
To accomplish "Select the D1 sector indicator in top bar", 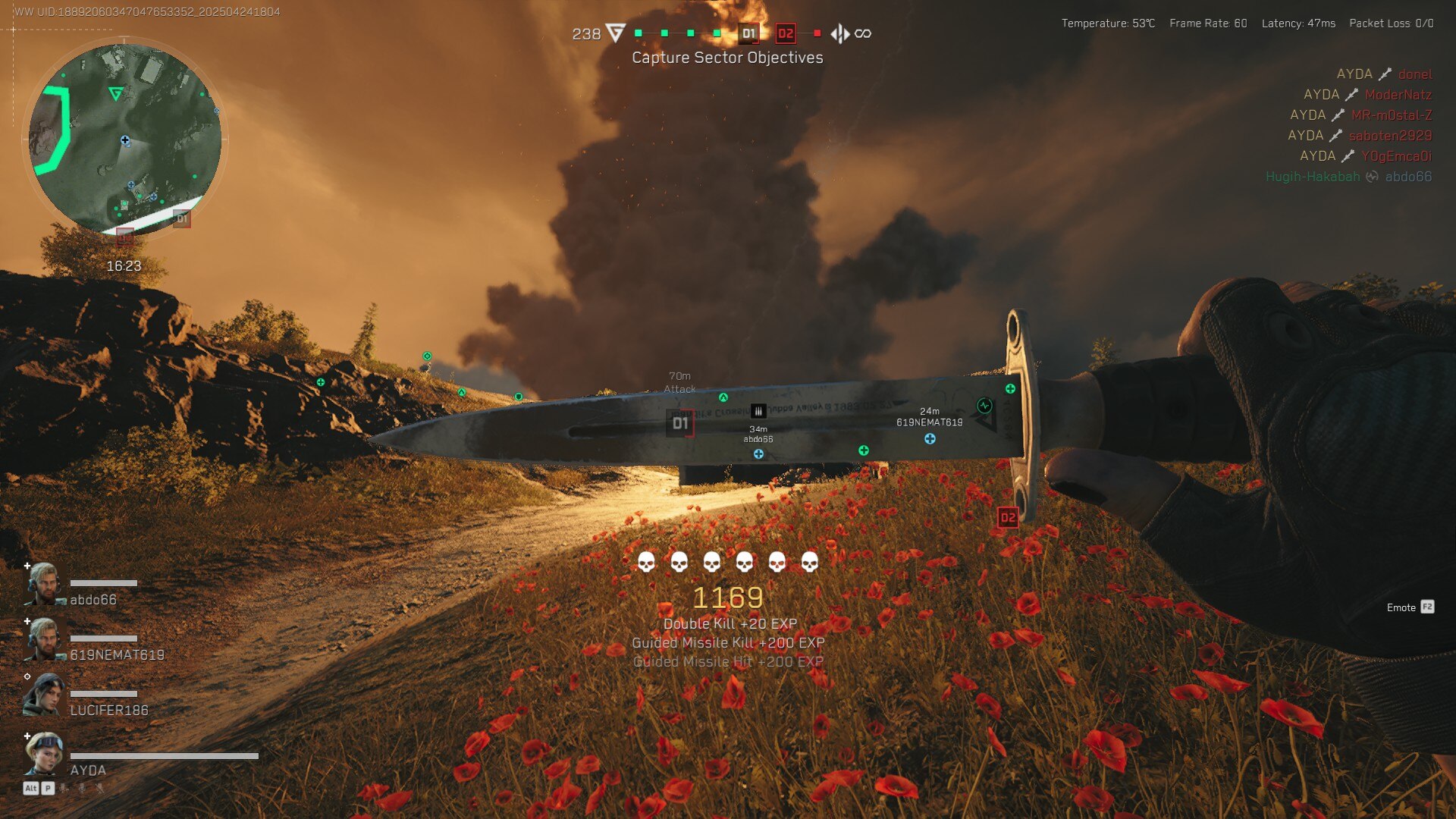I will 748,33.
